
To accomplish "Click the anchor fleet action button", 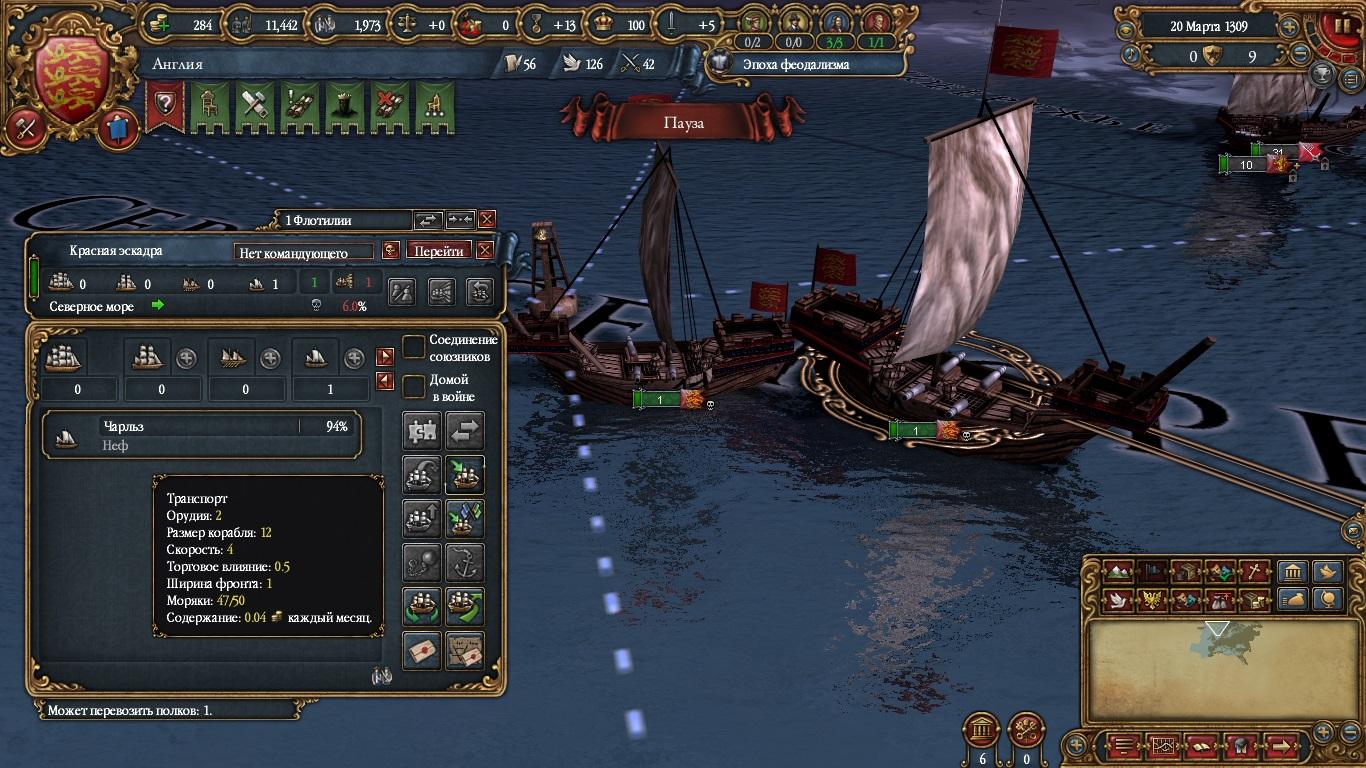I will pyautogui.click(x=465, y=563).
